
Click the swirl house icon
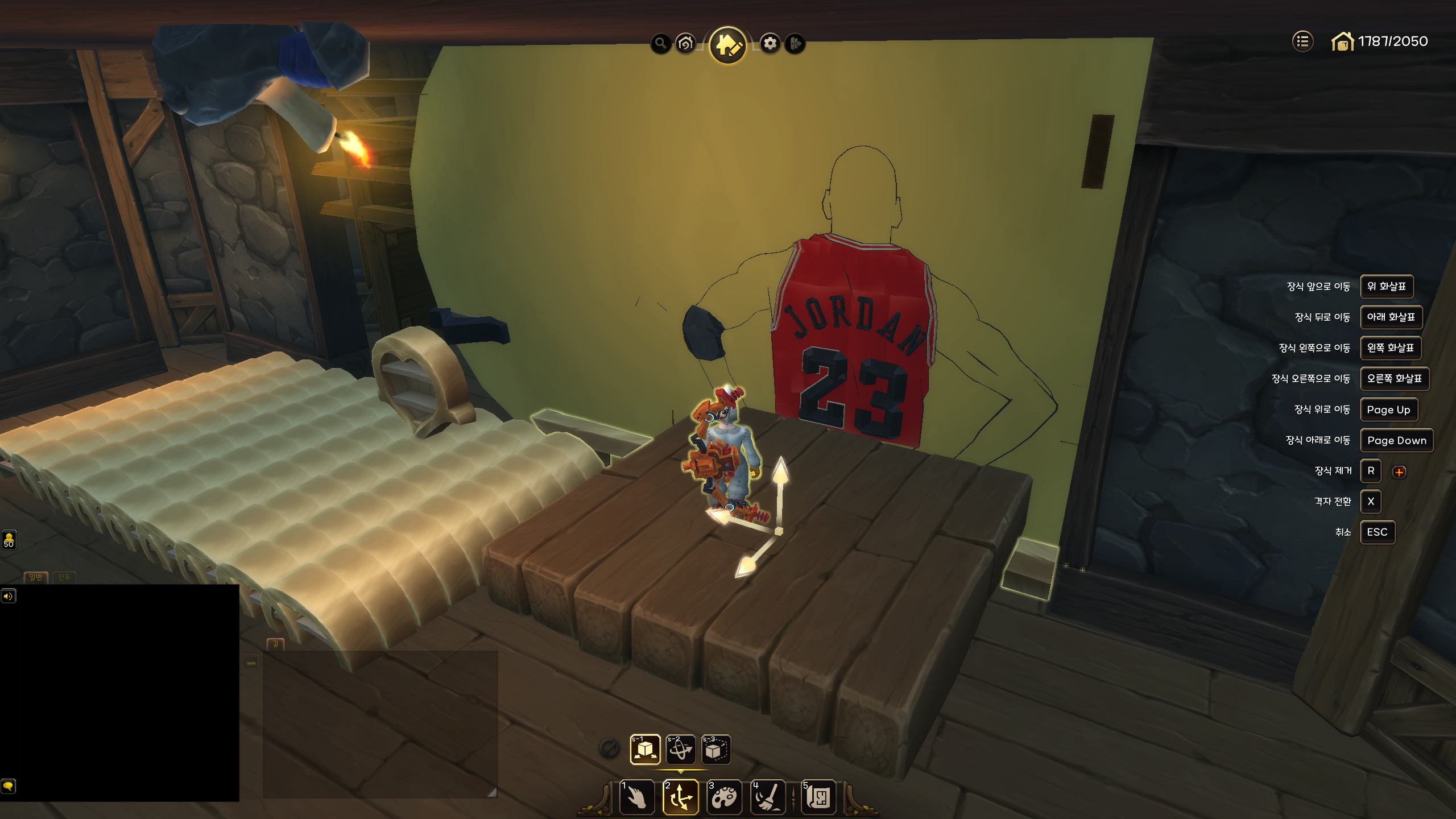coord(686,43)
